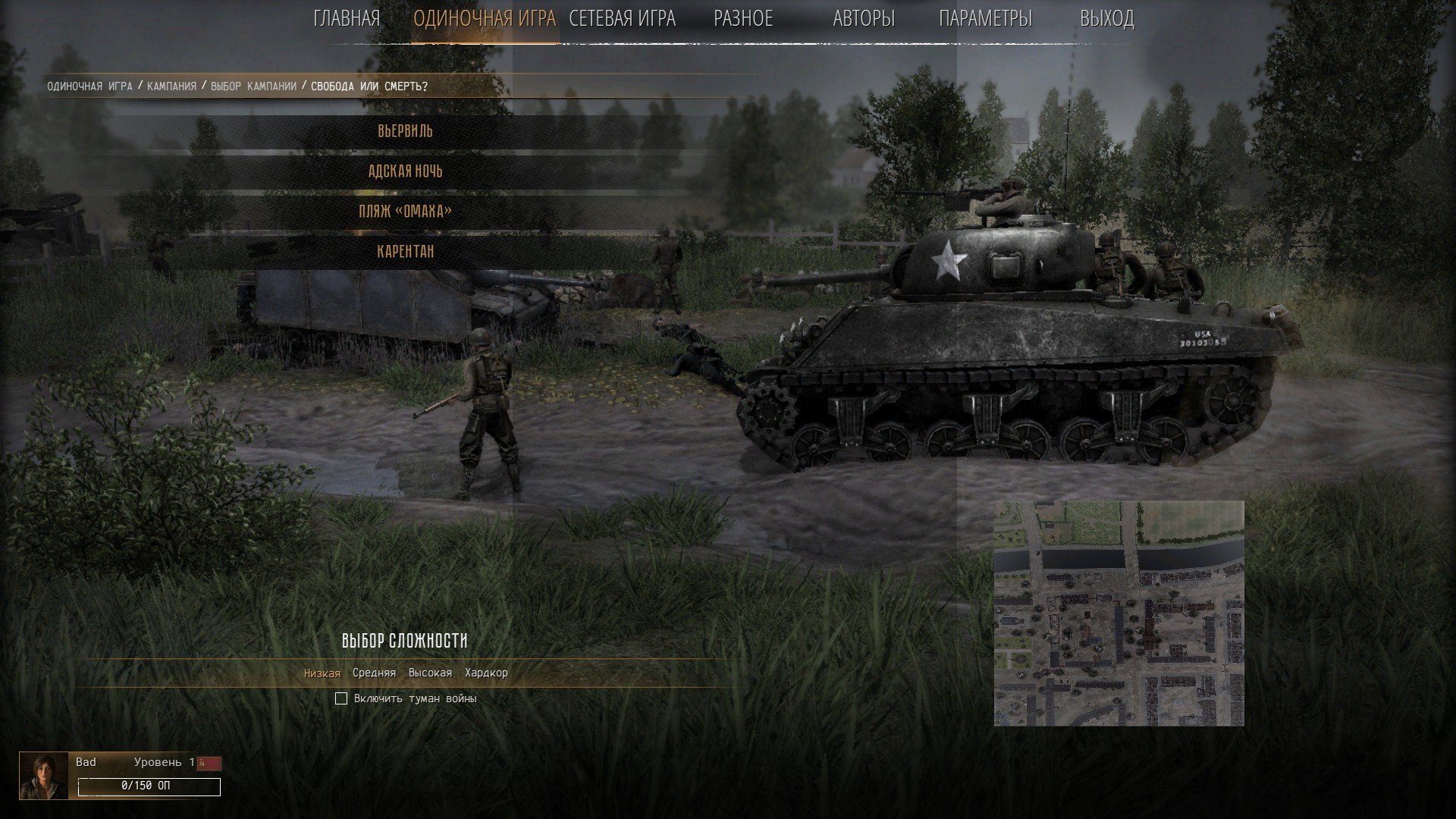Open the Bad player profile avatar
Viewport: 1456px width, 819px height.
(x=44, y=776)
